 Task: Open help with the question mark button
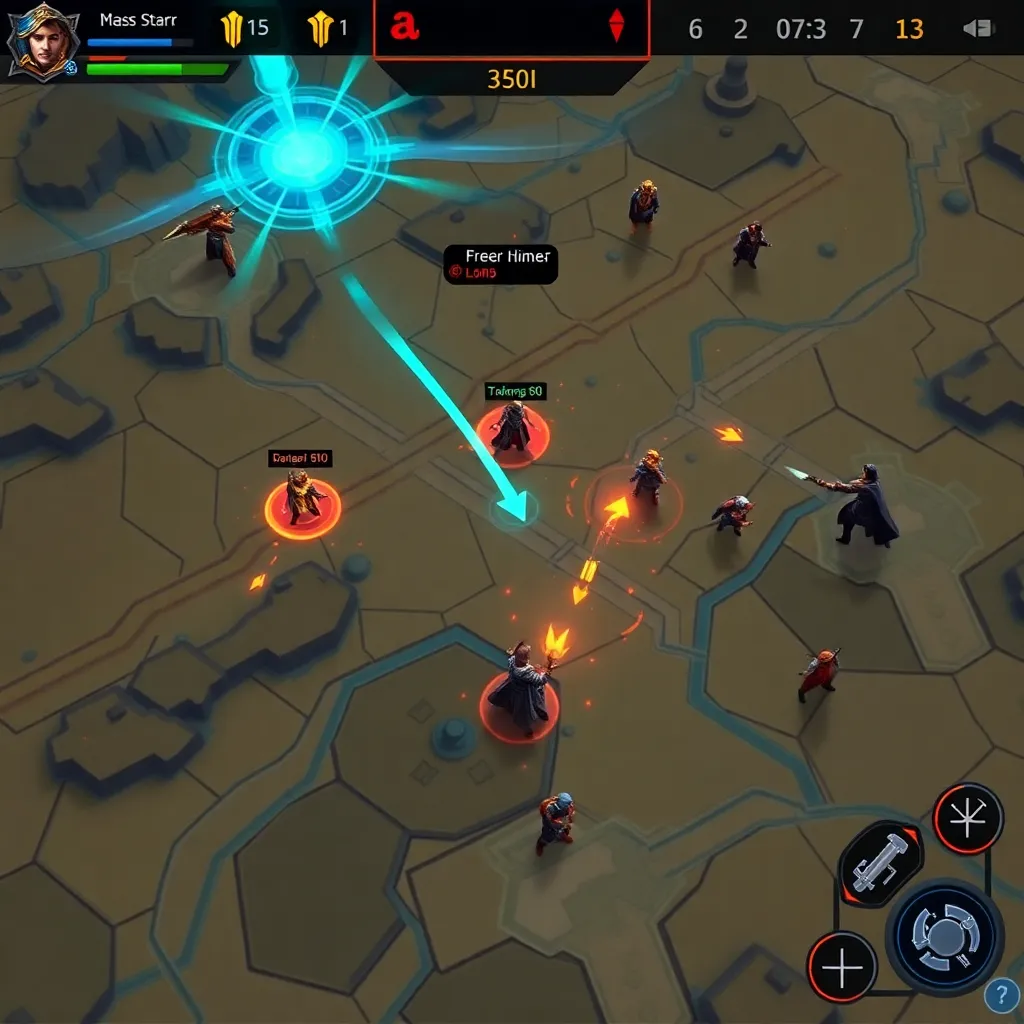tap(1001, 995)
